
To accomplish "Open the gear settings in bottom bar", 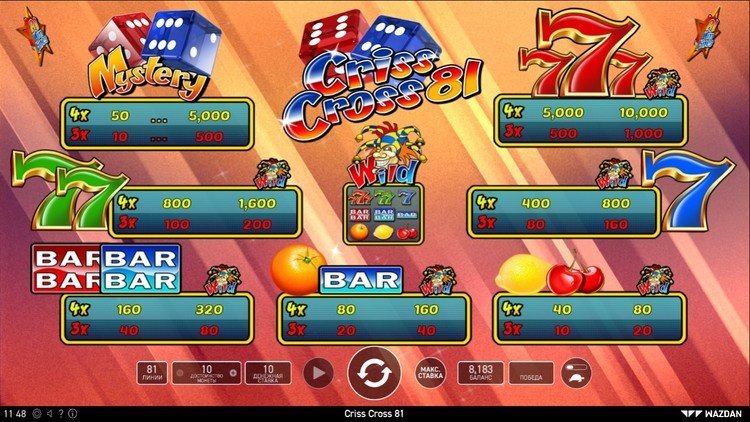I will 37,413.
